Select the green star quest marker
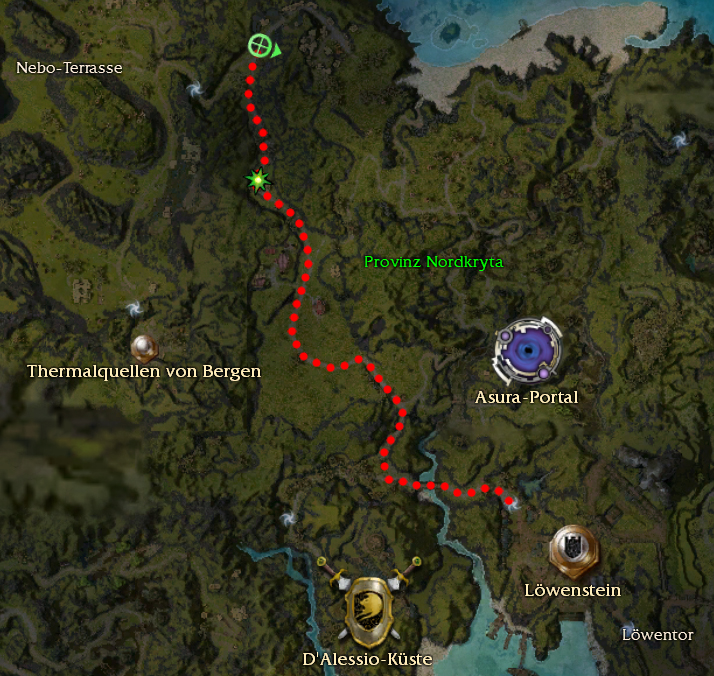714x676 pixels. pos(259,180)
